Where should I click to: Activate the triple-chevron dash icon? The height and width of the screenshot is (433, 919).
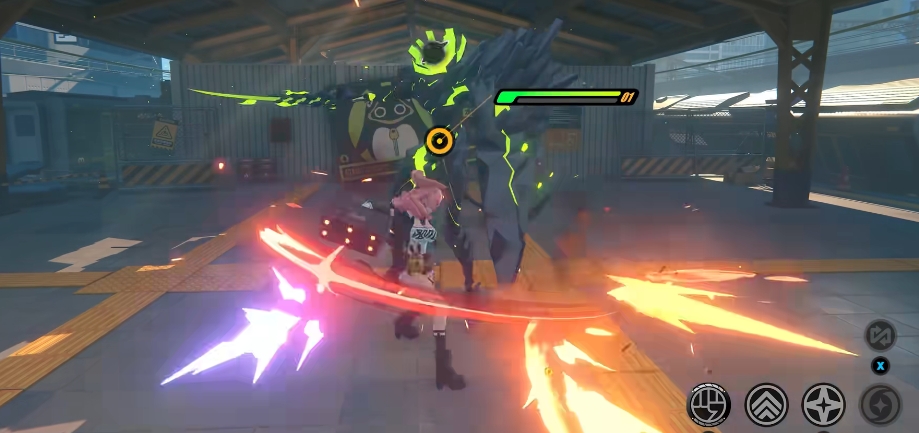(767, 404)
